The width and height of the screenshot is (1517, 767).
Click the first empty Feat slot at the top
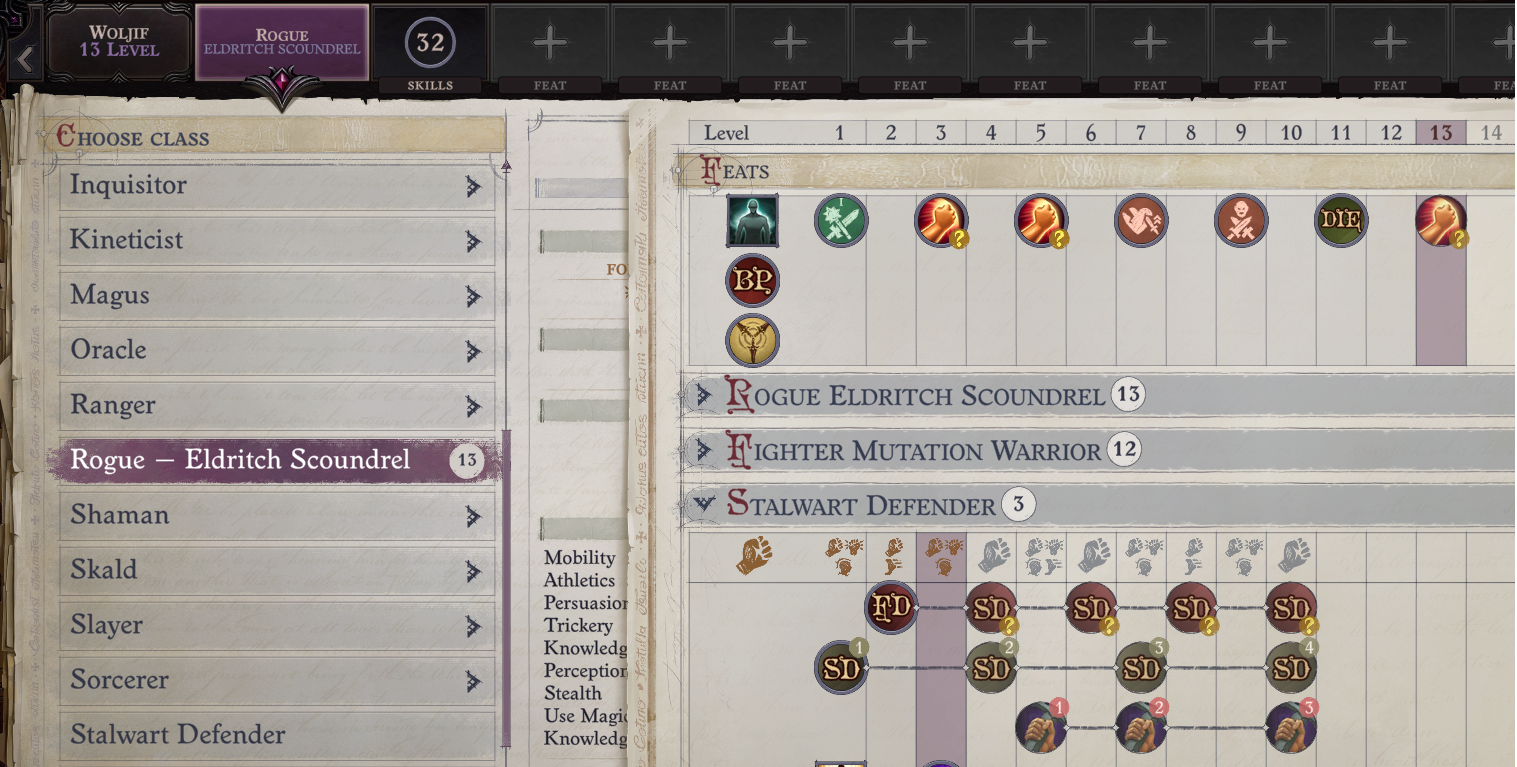click(x=549, y=40)
